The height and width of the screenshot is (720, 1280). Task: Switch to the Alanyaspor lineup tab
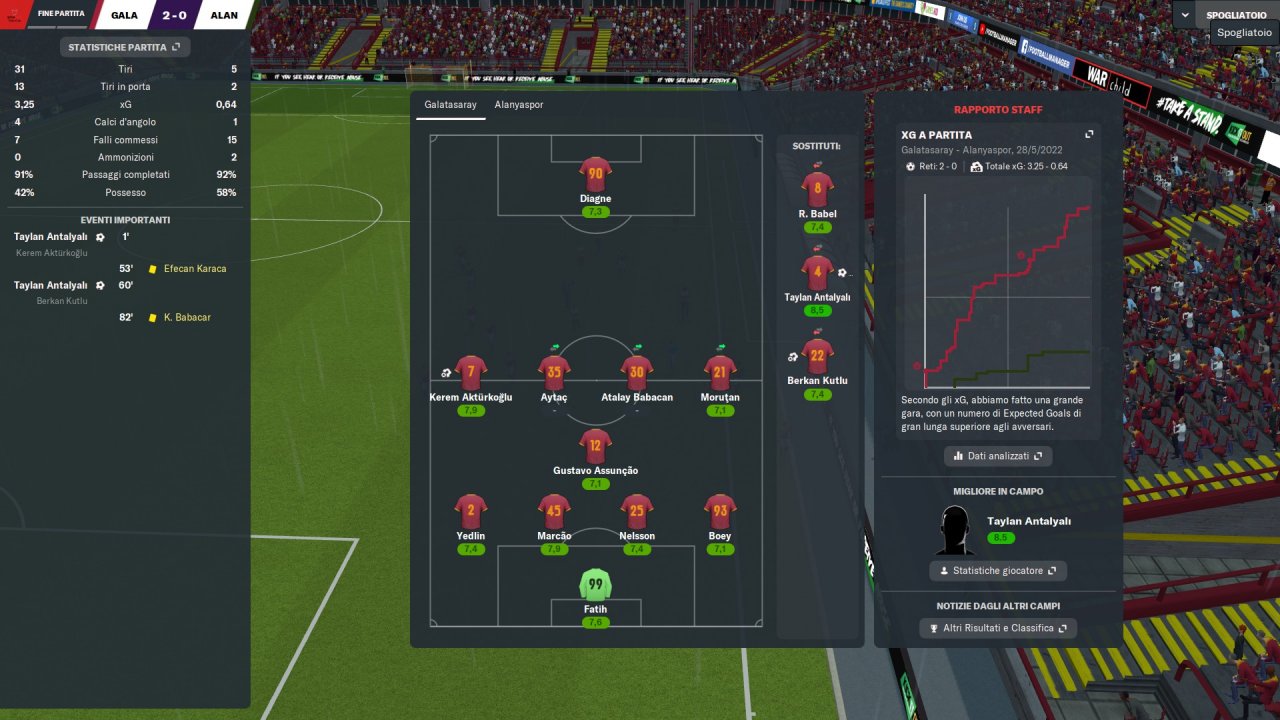point(518,104)
